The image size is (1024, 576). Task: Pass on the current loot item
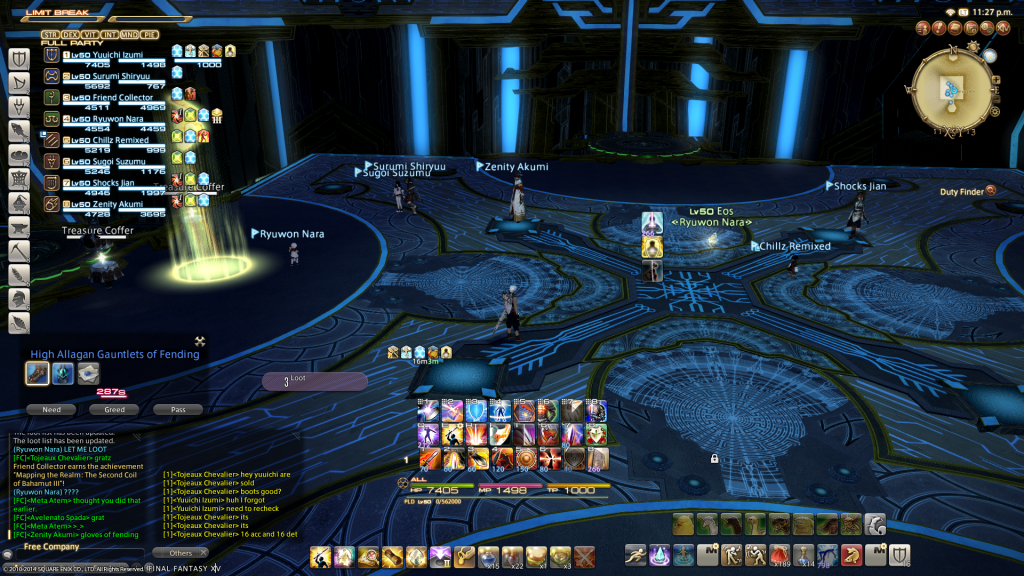pos(178,409)
